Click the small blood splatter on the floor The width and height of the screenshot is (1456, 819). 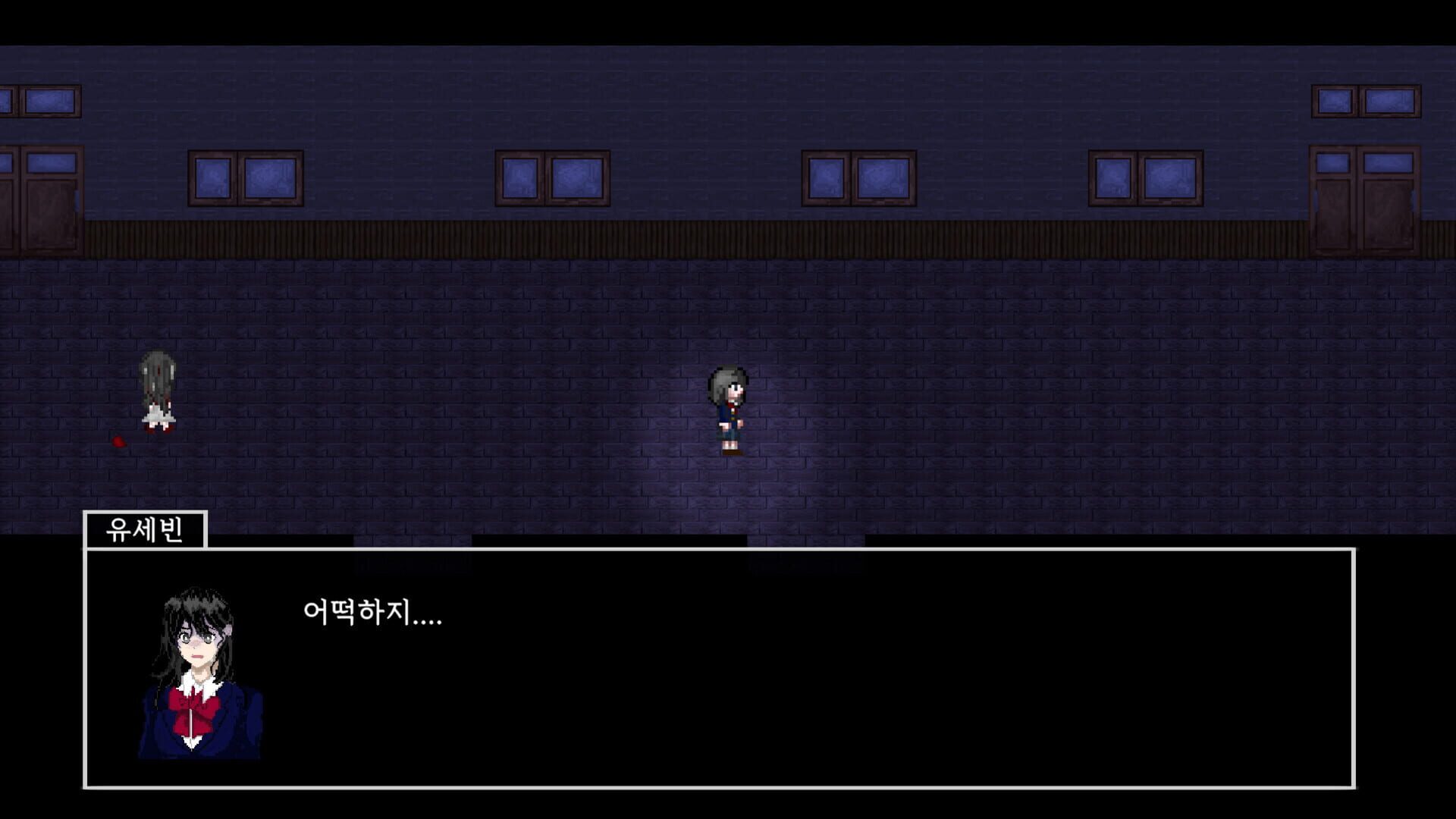[x=118, y=442]
